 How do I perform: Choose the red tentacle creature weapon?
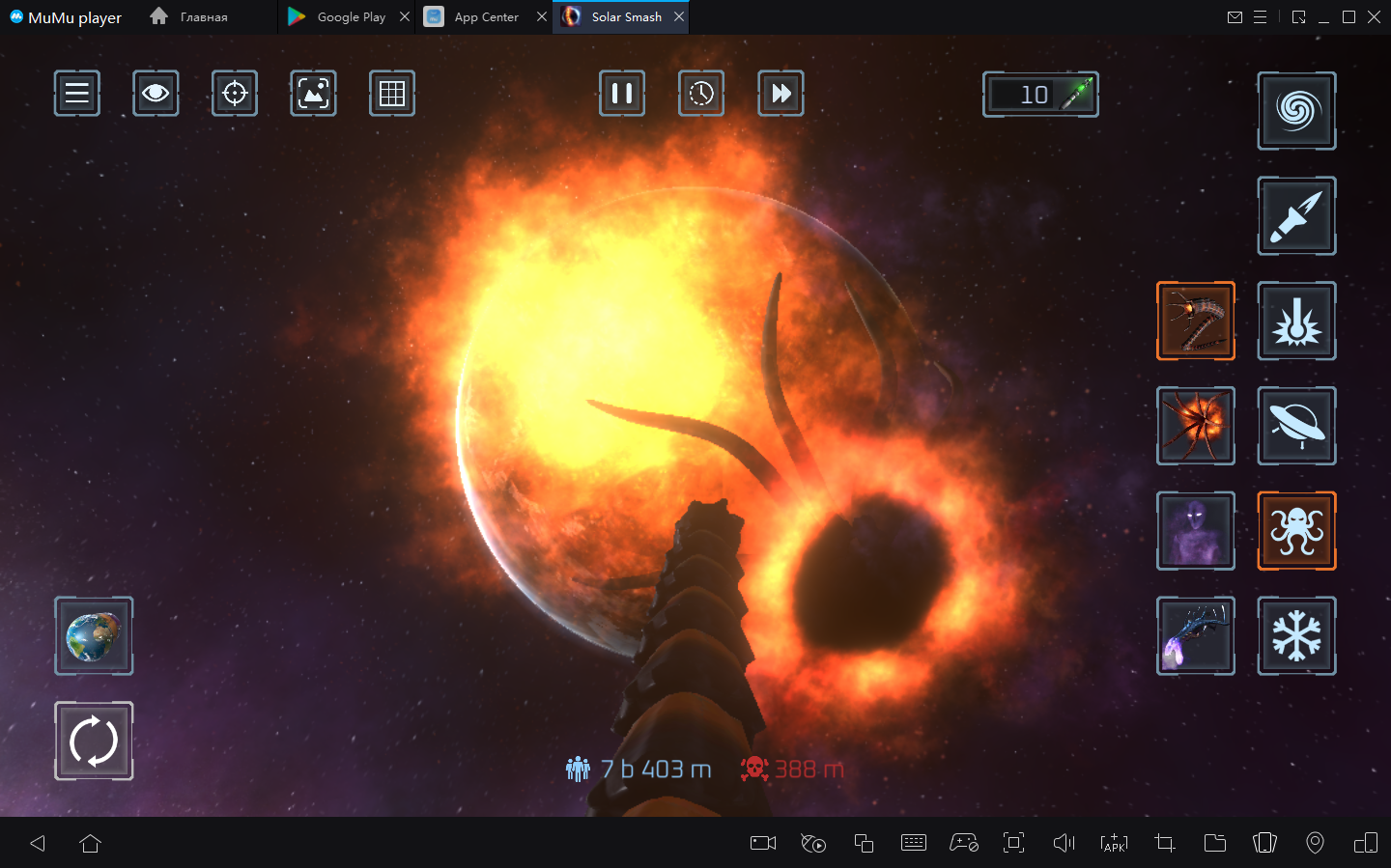click(1196, 426)
